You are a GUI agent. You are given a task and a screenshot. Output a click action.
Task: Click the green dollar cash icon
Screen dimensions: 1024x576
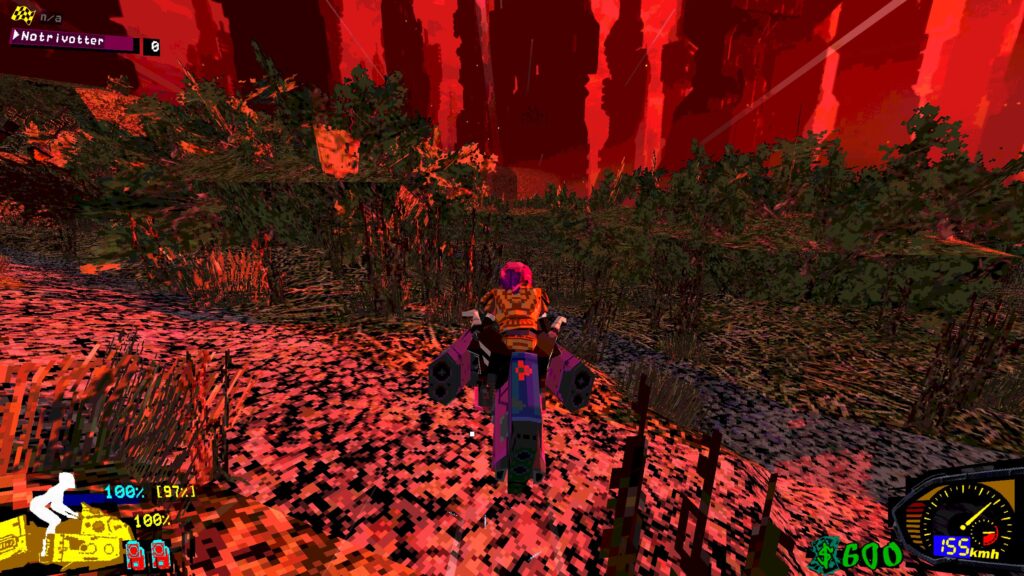tap(825, 553)
